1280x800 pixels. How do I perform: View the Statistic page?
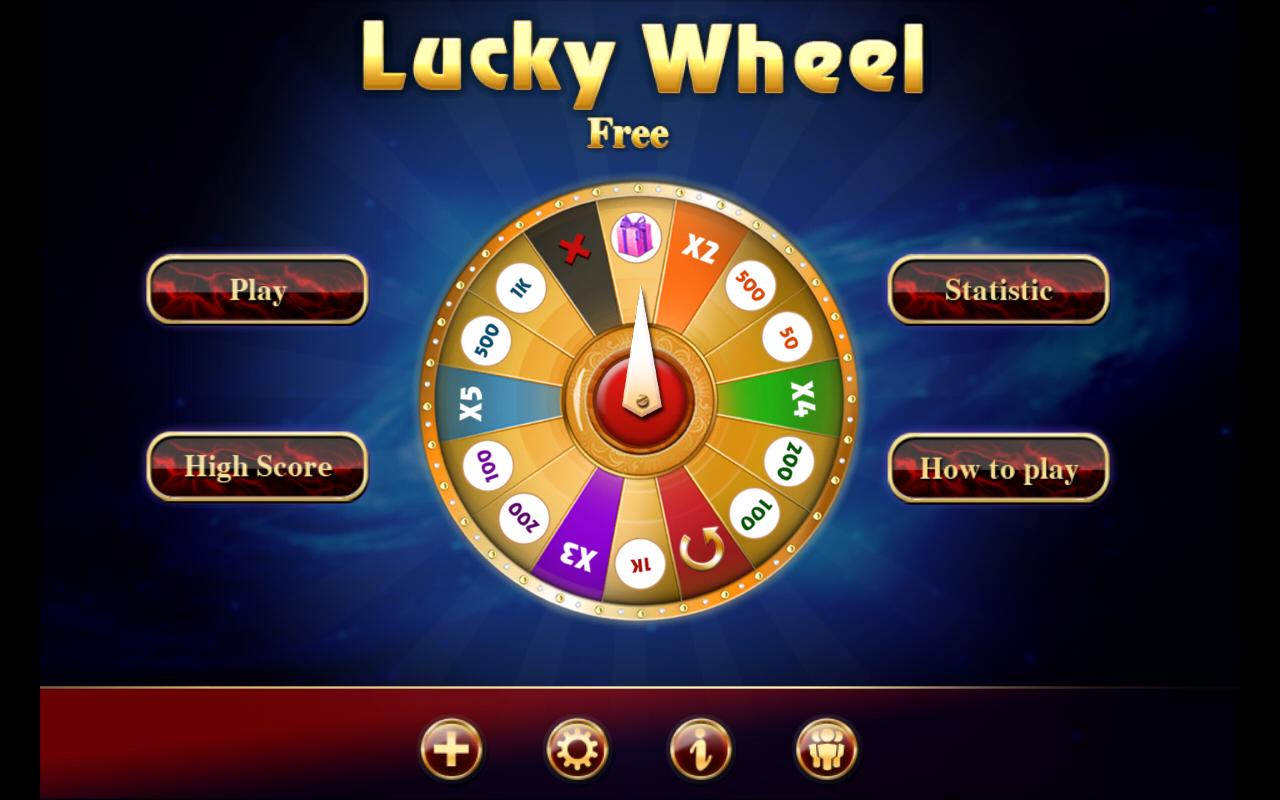coord(999,290)
